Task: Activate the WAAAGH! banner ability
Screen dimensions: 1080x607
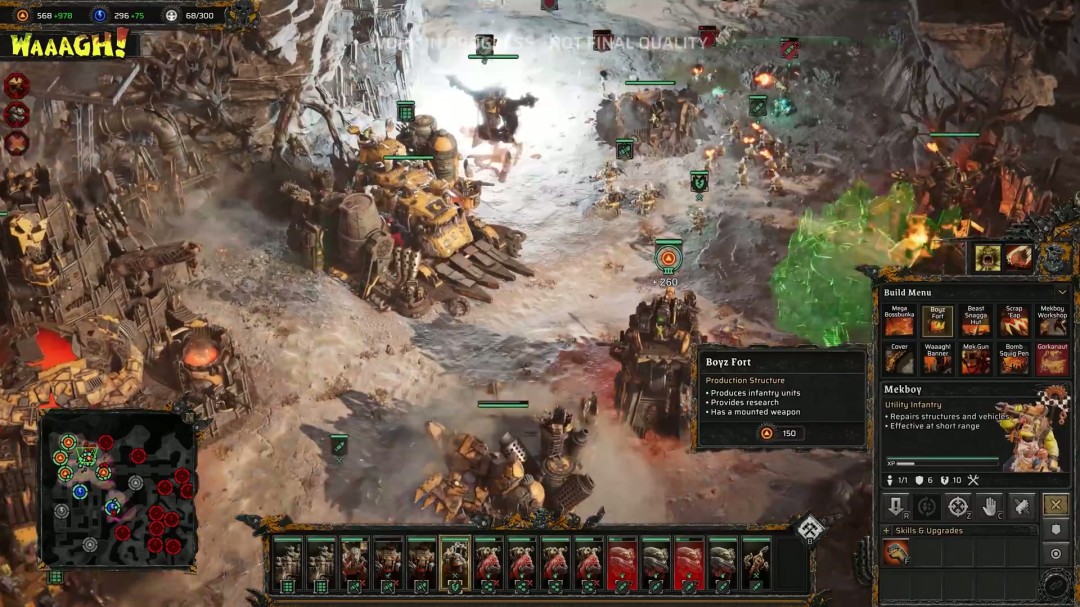Action: (x=68, y=44)
